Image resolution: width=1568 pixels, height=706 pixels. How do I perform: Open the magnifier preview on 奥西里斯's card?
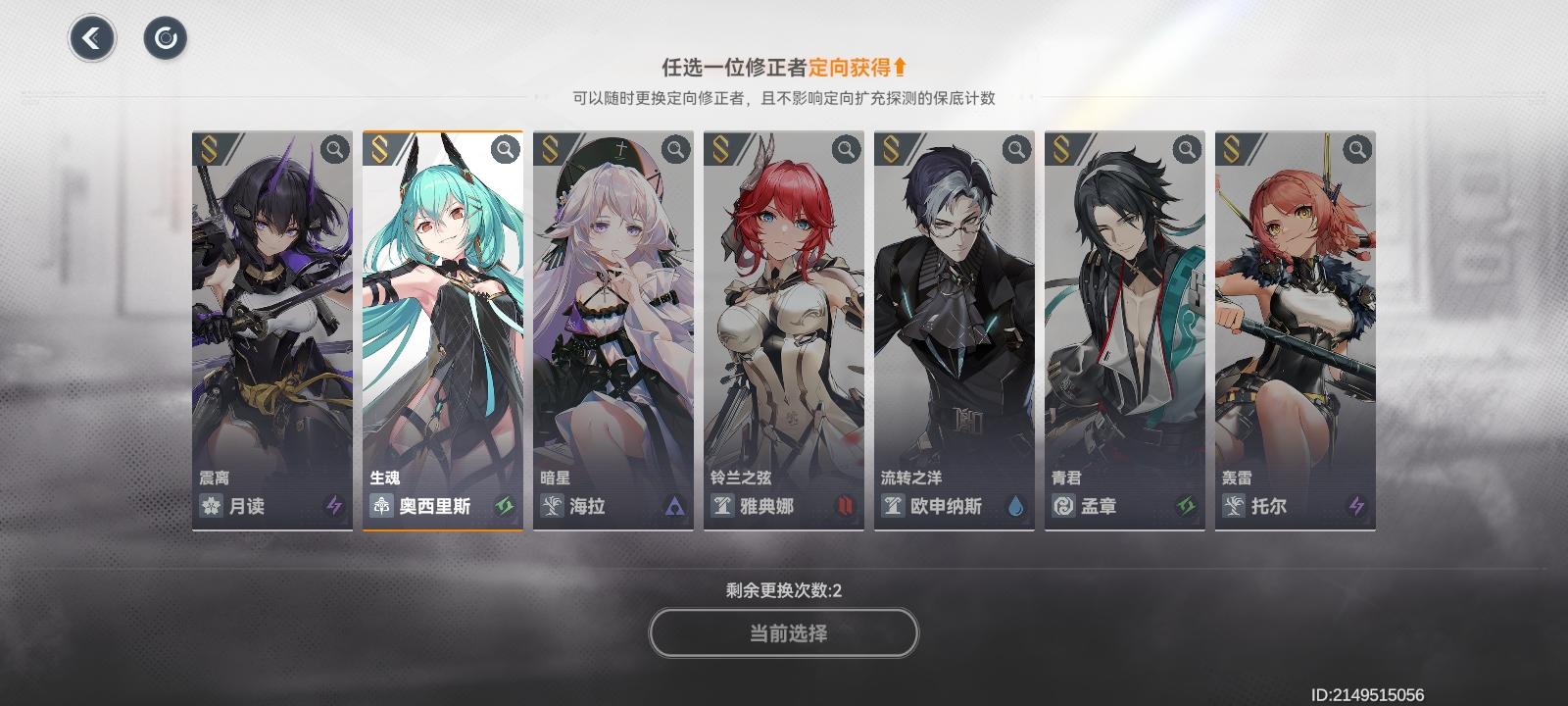pos(504,149)
